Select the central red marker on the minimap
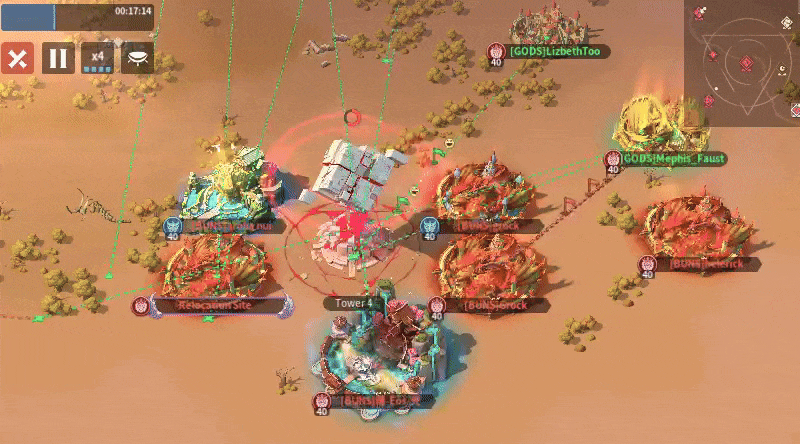The height and width of the screenshot is (444, 800). [746, 64]
